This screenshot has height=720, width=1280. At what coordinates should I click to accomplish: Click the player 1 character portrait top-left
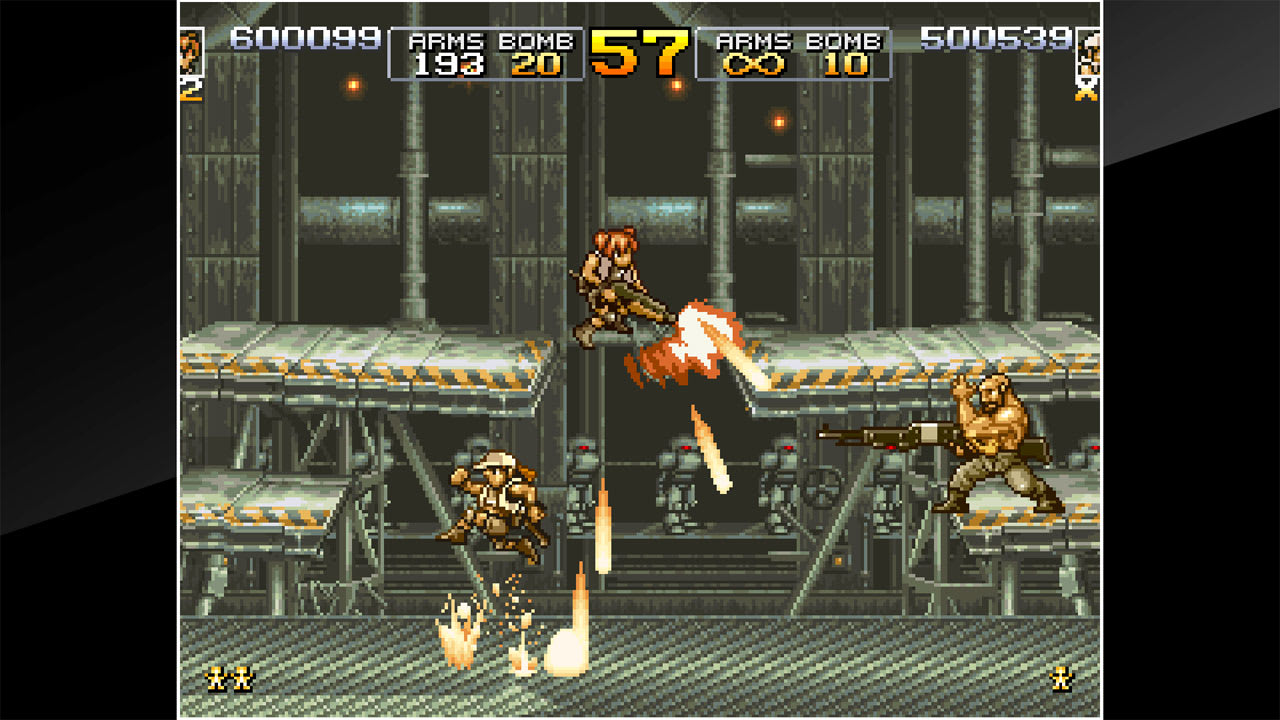pyautogui.click(x=189, y=50)
